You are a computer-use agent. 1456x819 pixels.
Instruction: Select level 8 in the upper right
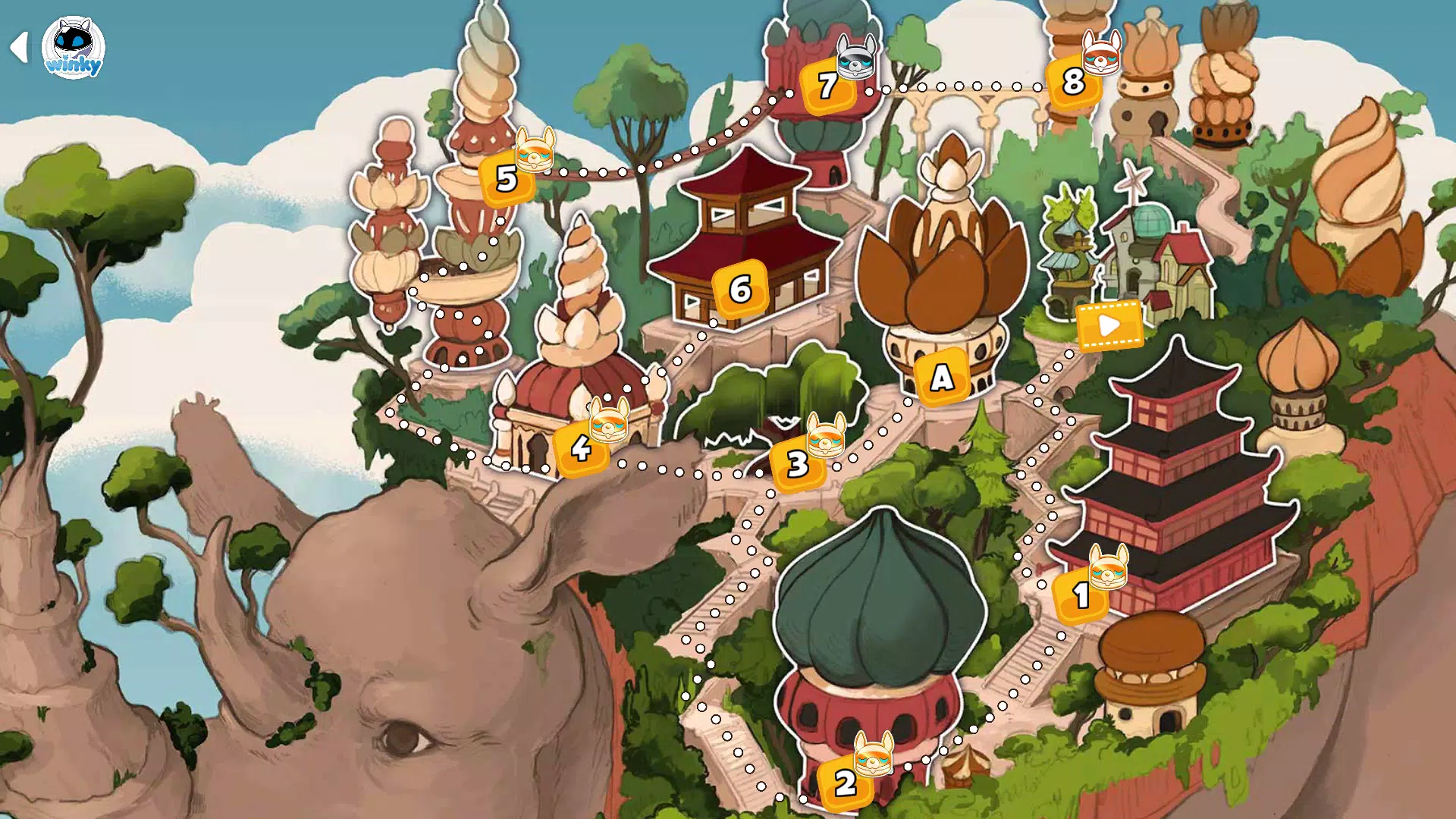[1073, 83]
